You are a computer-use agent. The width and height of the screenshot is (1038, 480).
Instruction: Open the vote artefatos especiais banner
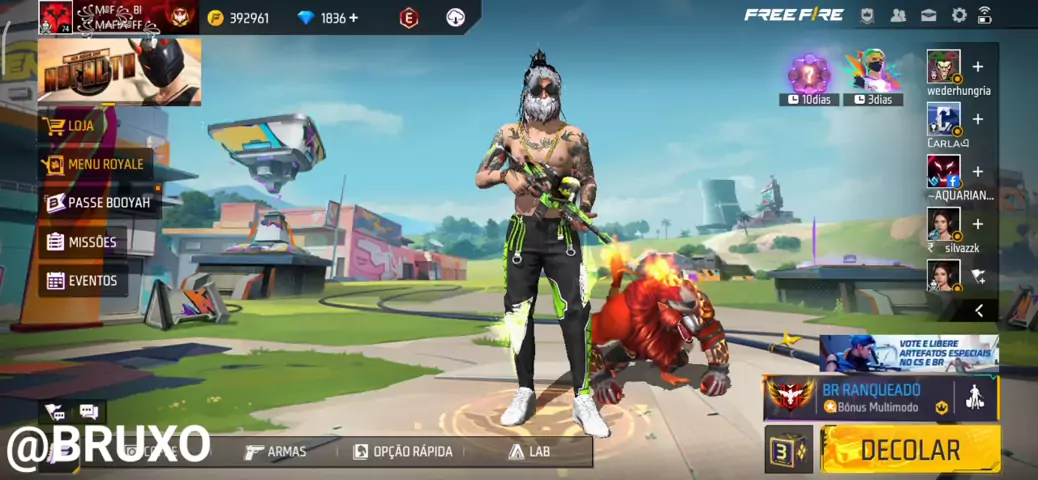coord(908,353)
